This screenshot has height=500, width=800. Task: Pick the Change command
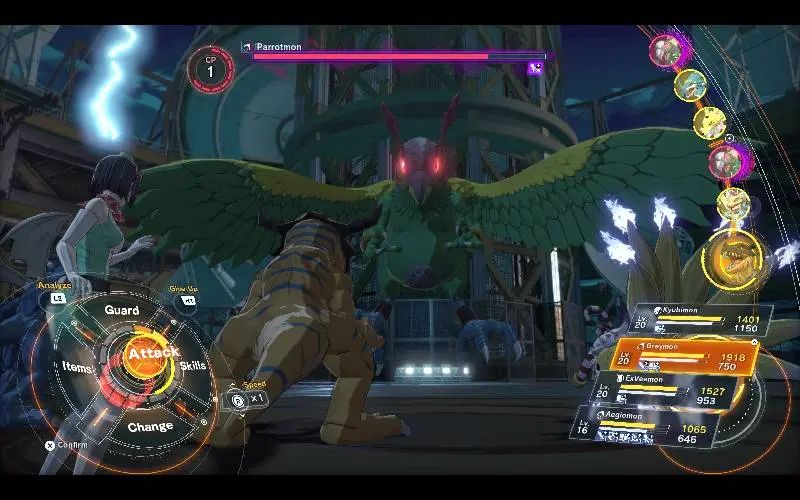(150, 426)
